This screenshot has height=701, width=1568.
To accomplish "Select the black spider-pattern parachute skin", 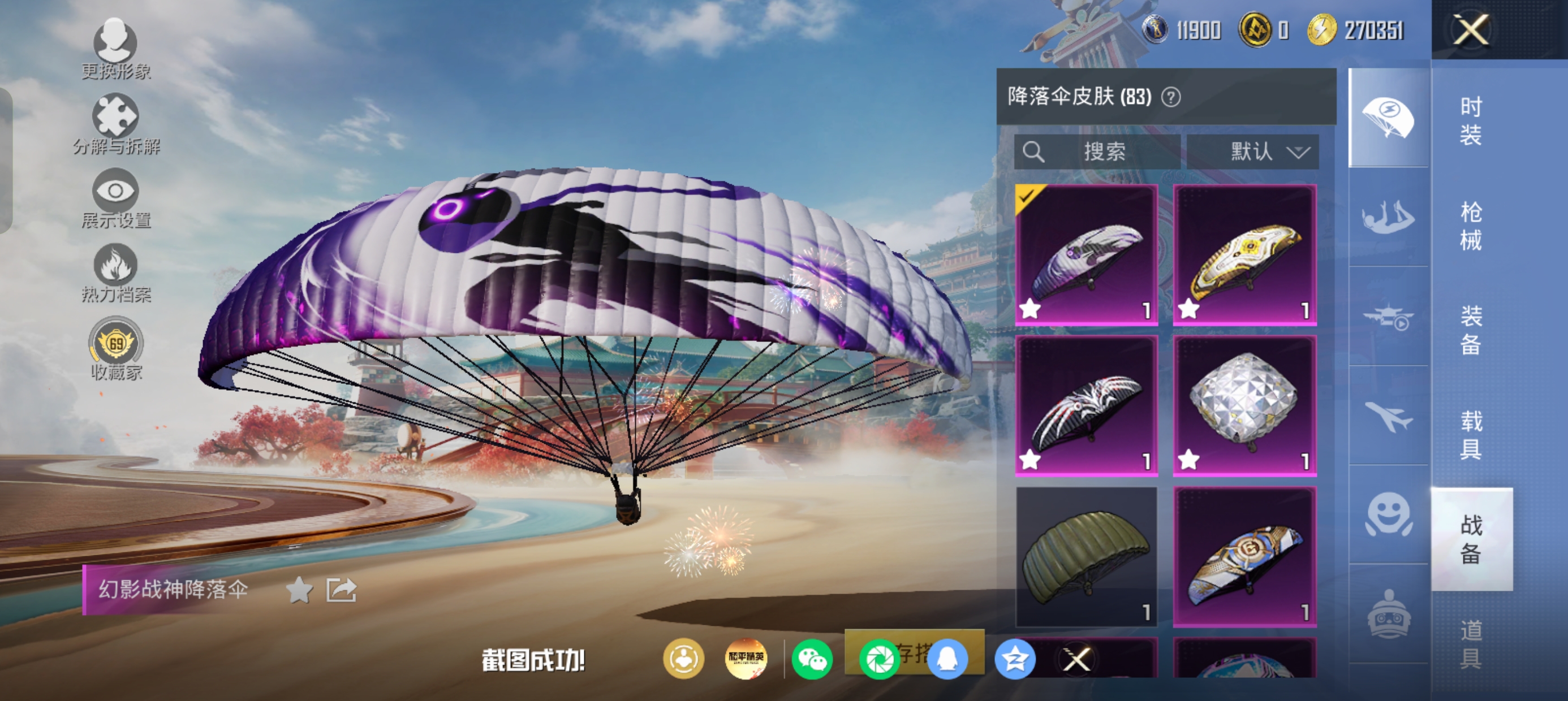I will (1087, 405).
